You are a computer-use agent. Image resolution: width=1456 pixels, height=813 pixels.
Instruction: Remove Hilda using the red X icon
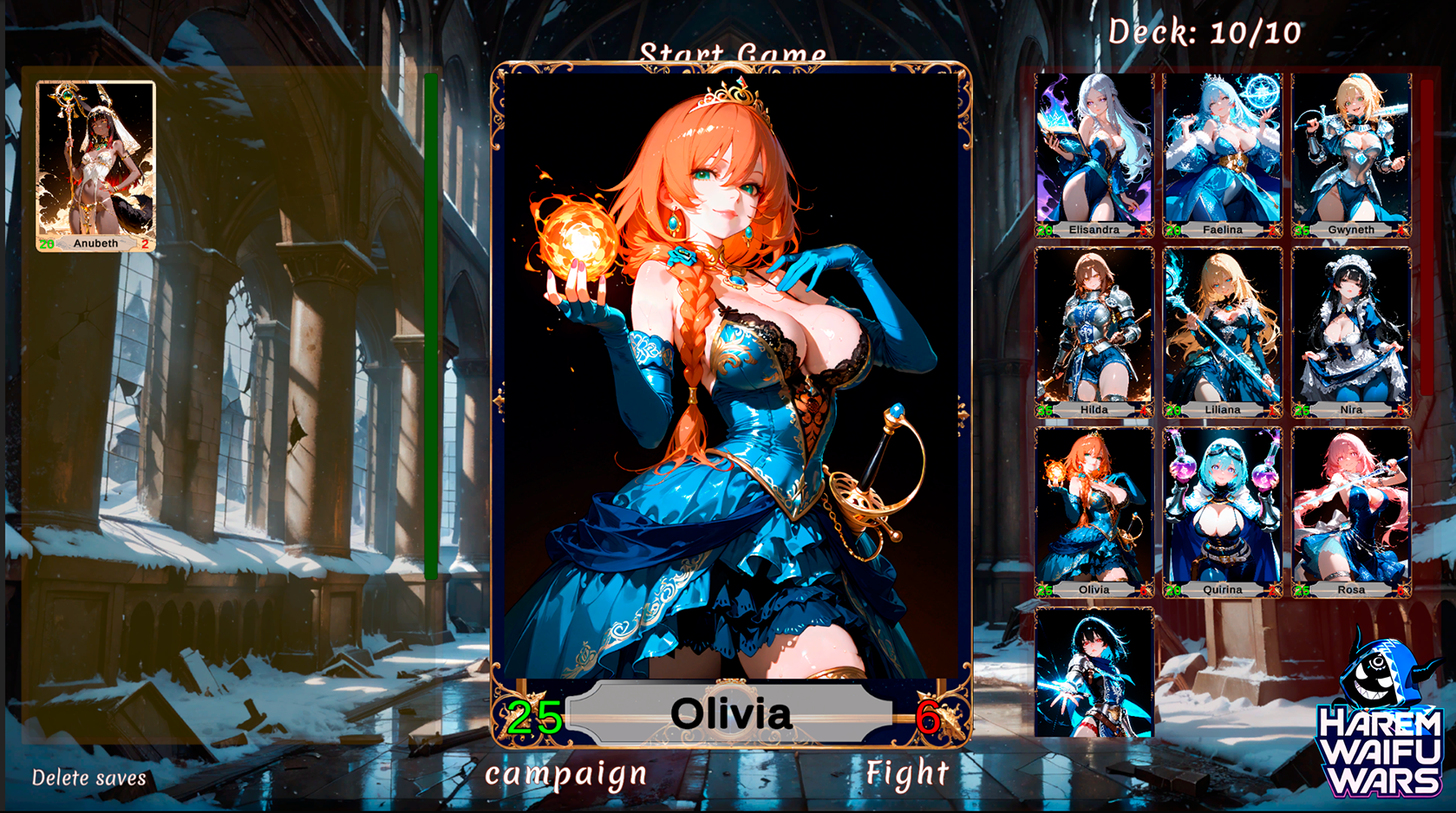pyautogui.click(x=1147, y=410)
